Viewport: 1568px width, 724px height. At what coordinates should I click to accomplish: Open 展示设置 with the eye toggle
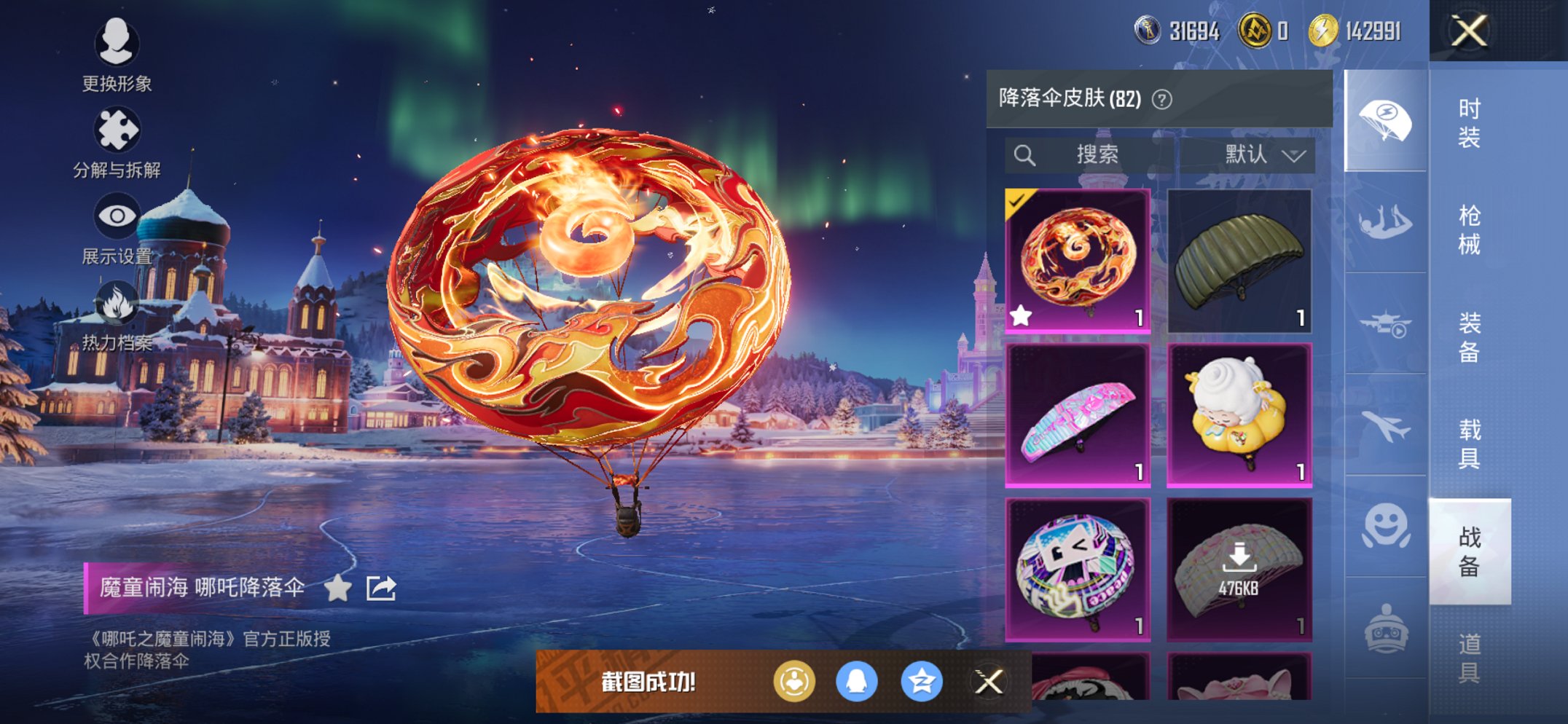click(117, 215)
